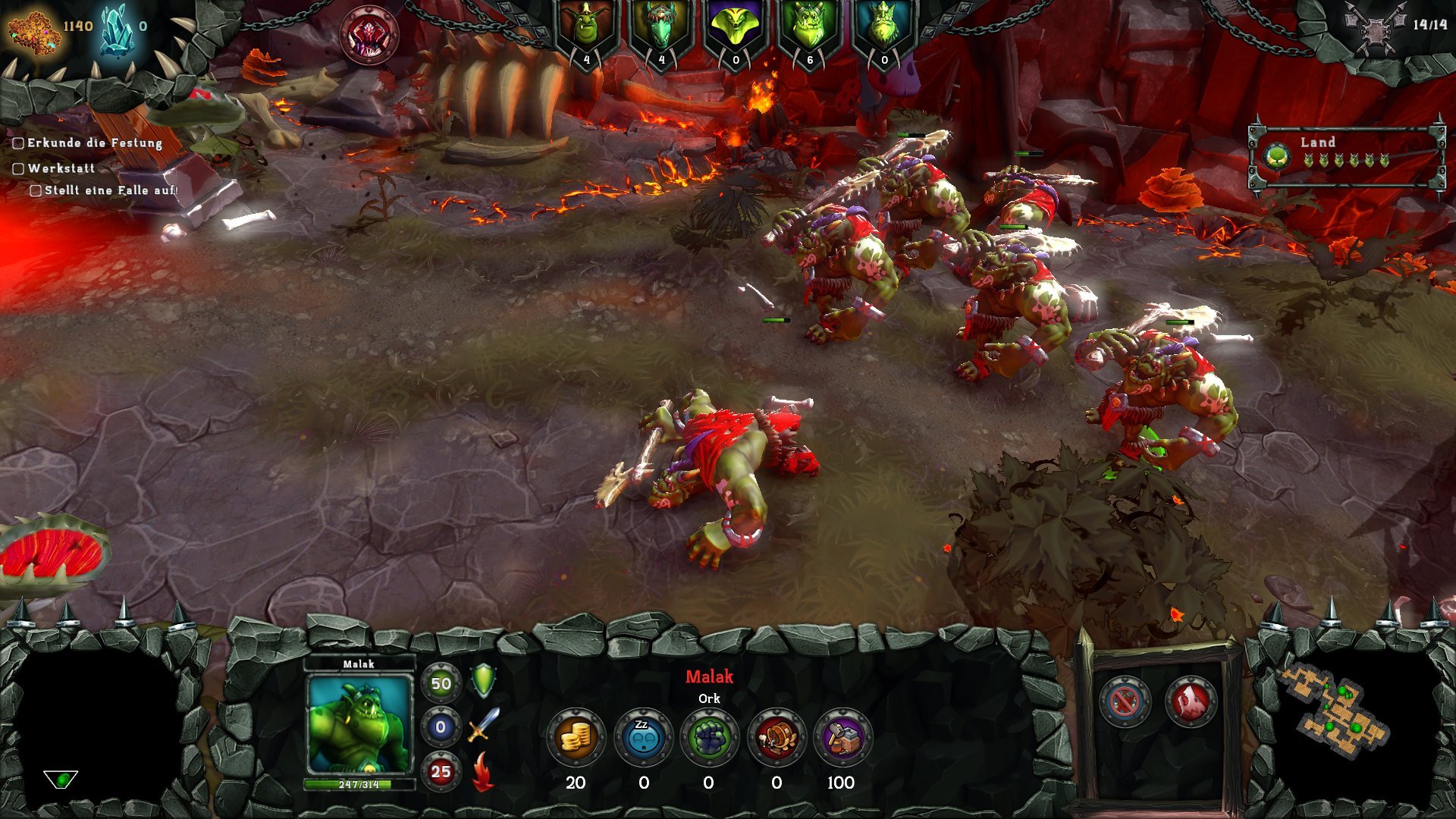The width and height of the screenshot is (1456, 819).
Task: Select the crowned troll creature banner
Action: click(883, 30)
